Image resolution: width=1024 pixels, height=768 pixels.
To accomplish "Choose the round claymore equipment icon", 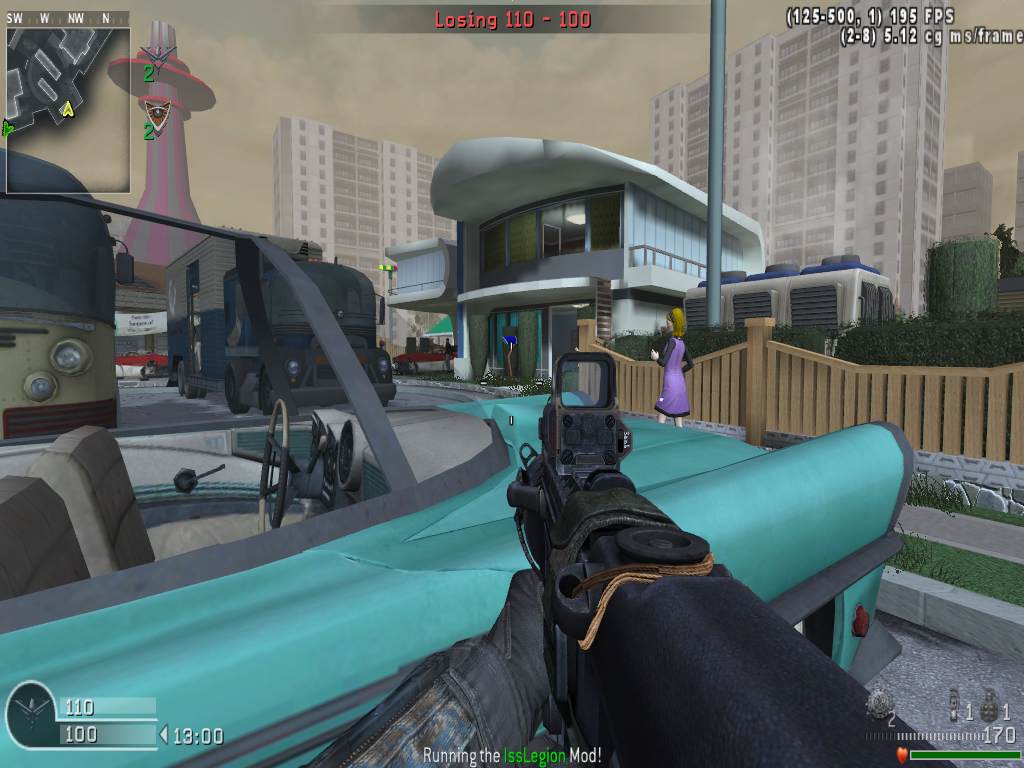I will [880, 702].
